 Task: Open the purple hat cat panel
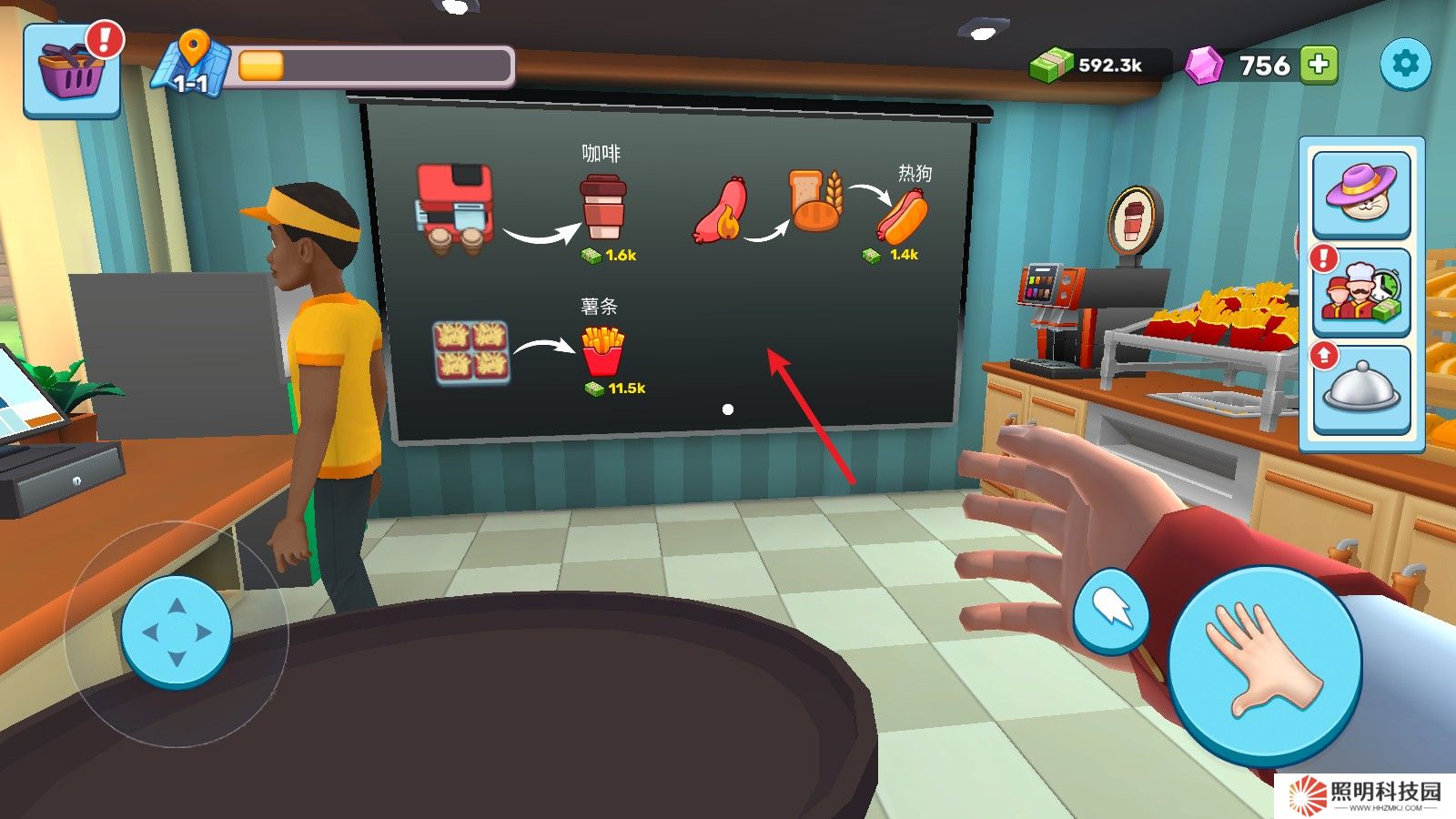[x=1360, y=193]
